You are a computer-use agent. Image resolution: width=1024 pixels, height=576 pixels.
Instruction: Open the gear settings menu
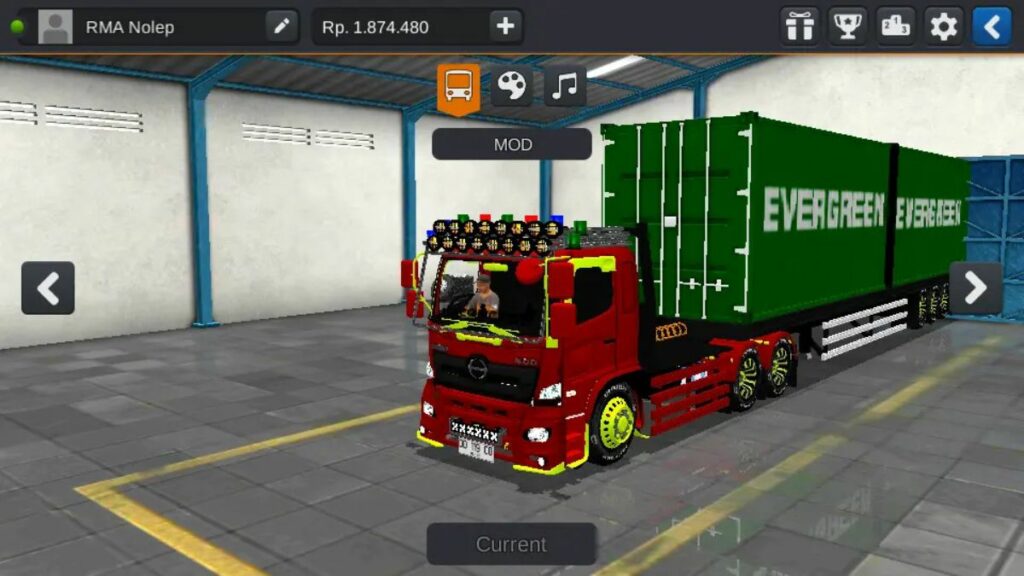pos(943,27)
